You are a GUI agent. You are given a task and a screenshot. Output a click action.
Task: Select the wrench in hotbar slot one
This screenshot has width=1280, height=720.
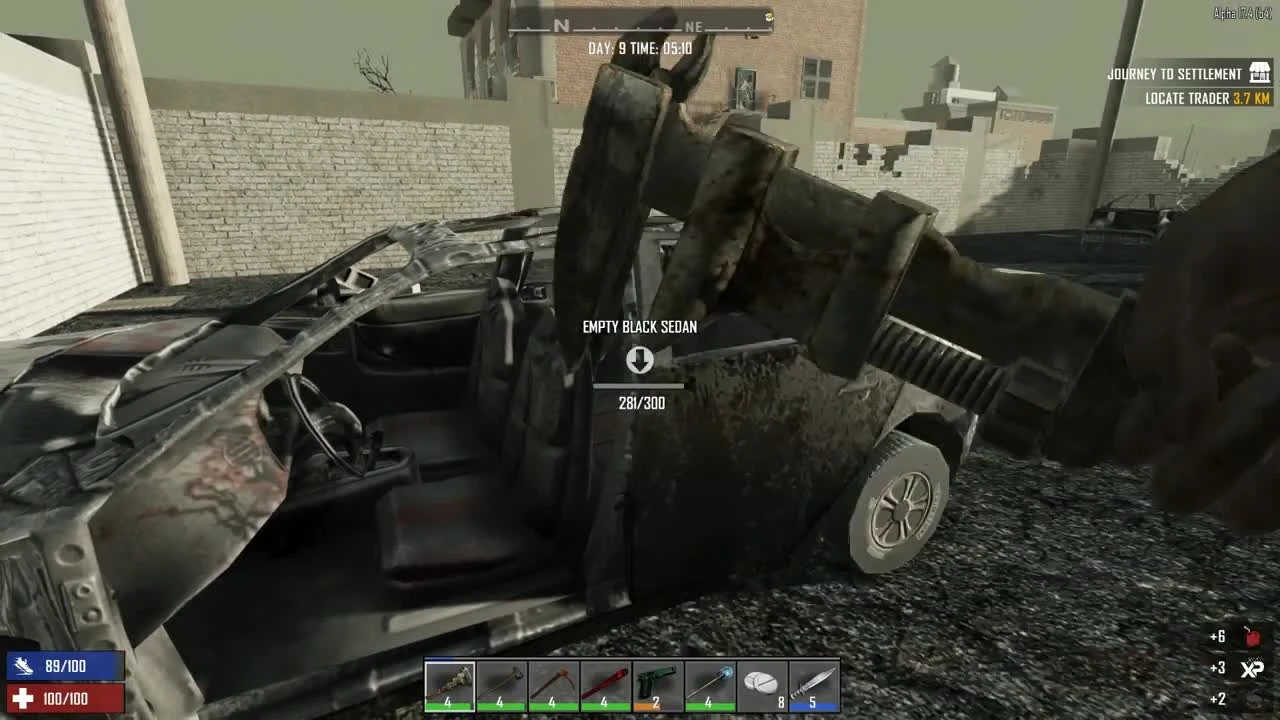point(448,685)
